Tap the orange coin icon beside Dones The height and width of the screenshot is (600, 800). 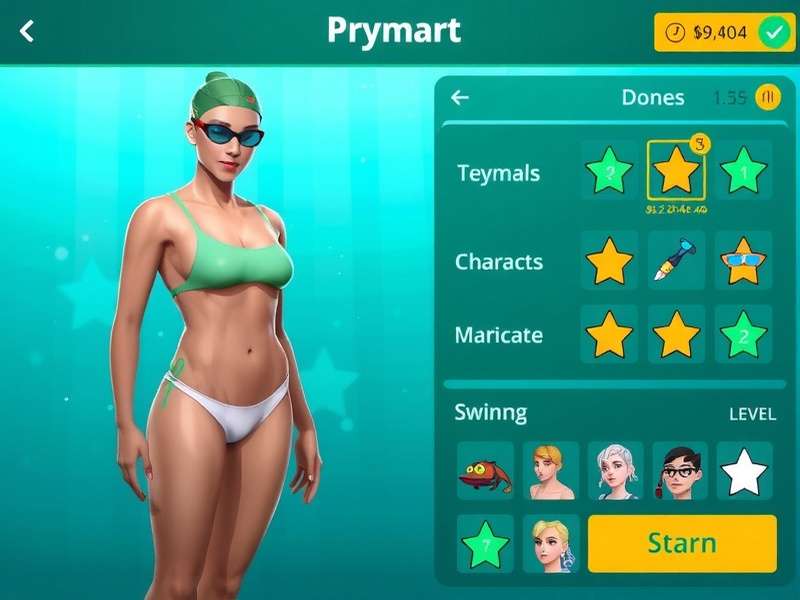pyautogui.click(x=768, y=97)
